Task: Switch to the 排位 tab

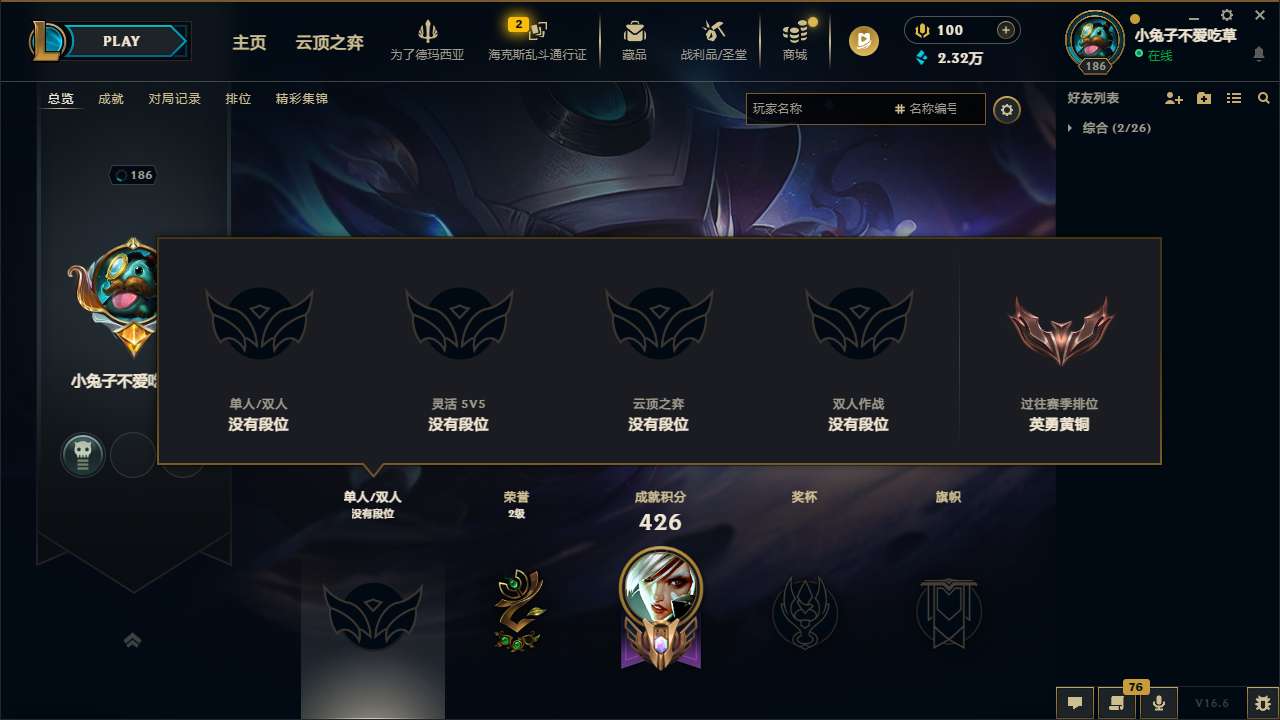Action: coord(239,99)
